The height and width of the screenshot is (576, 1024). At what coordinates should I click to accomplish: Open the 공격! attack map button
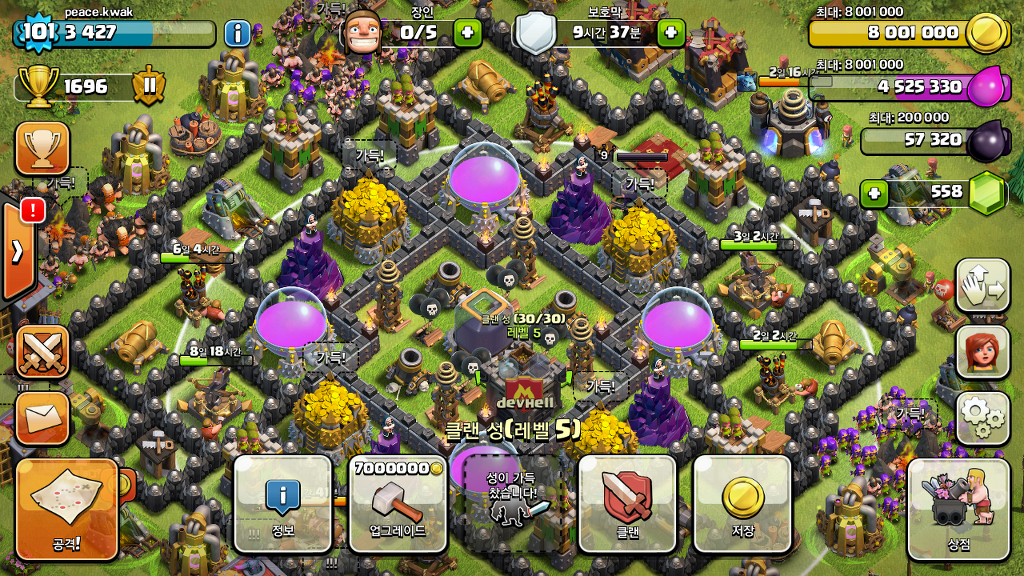(68, 508)
